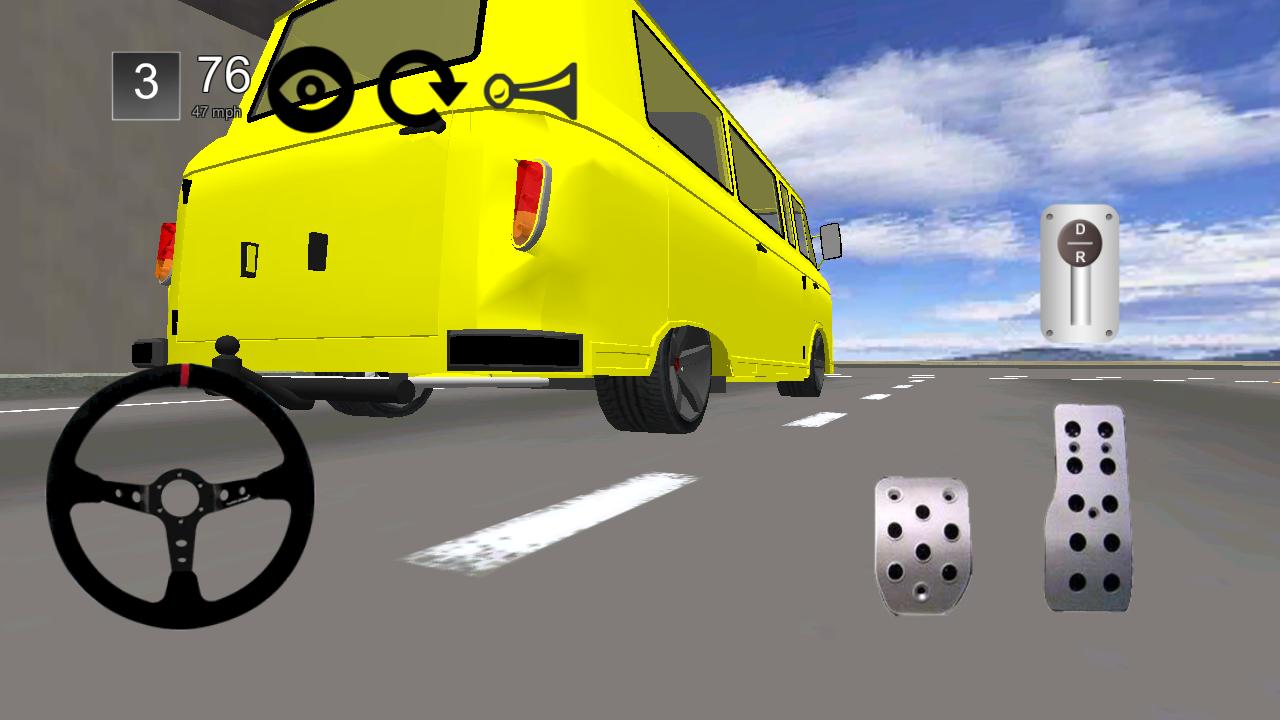
Task: Click the steering wheel hub
Action: 180,495
